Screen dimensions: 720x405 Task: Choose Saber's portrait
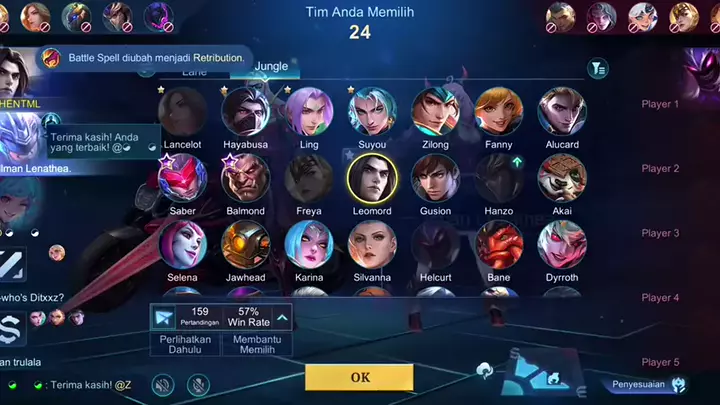coord(182,179)
